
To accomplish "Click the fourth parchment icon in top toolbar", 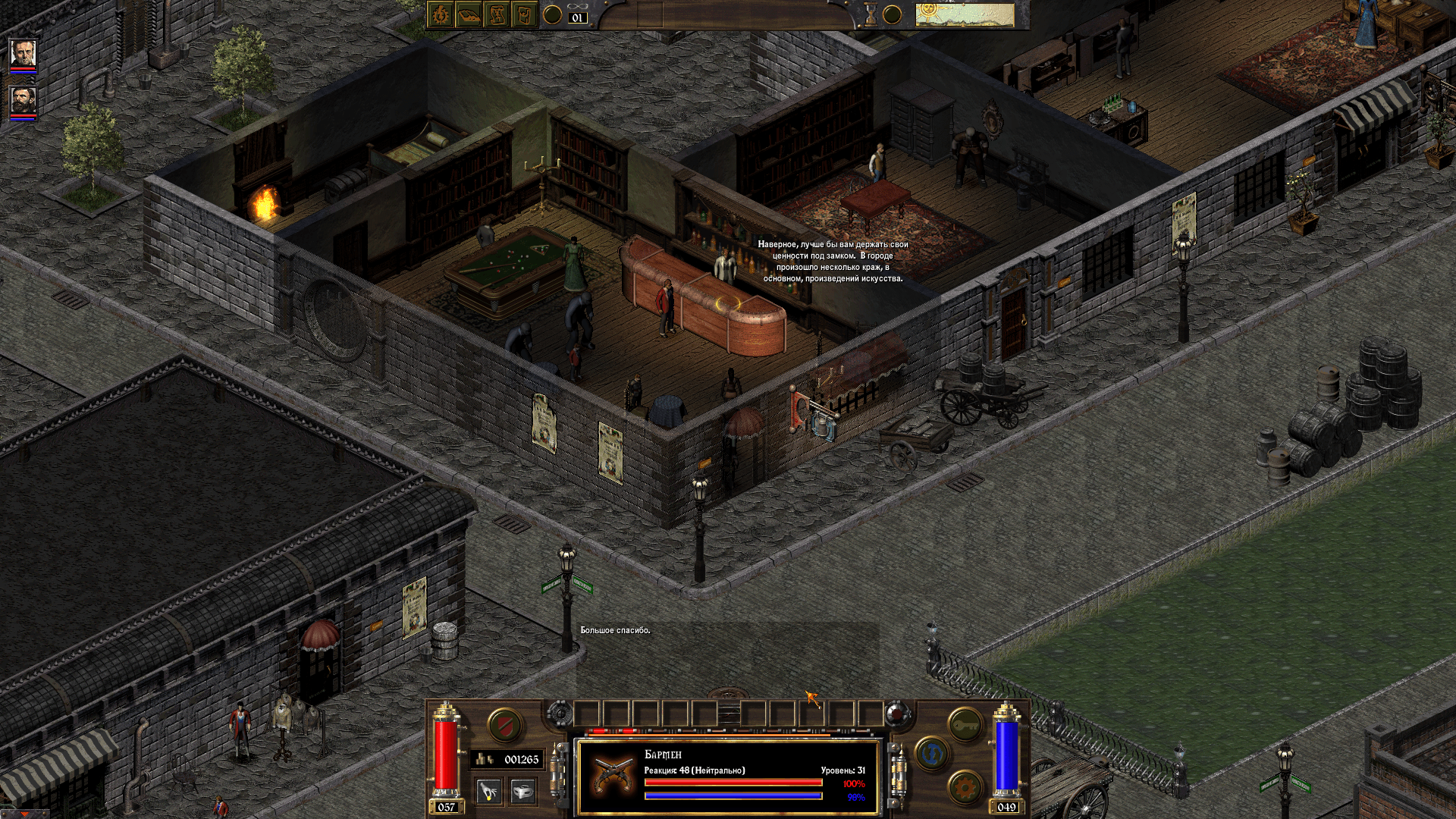I will (x=525, y=15).
